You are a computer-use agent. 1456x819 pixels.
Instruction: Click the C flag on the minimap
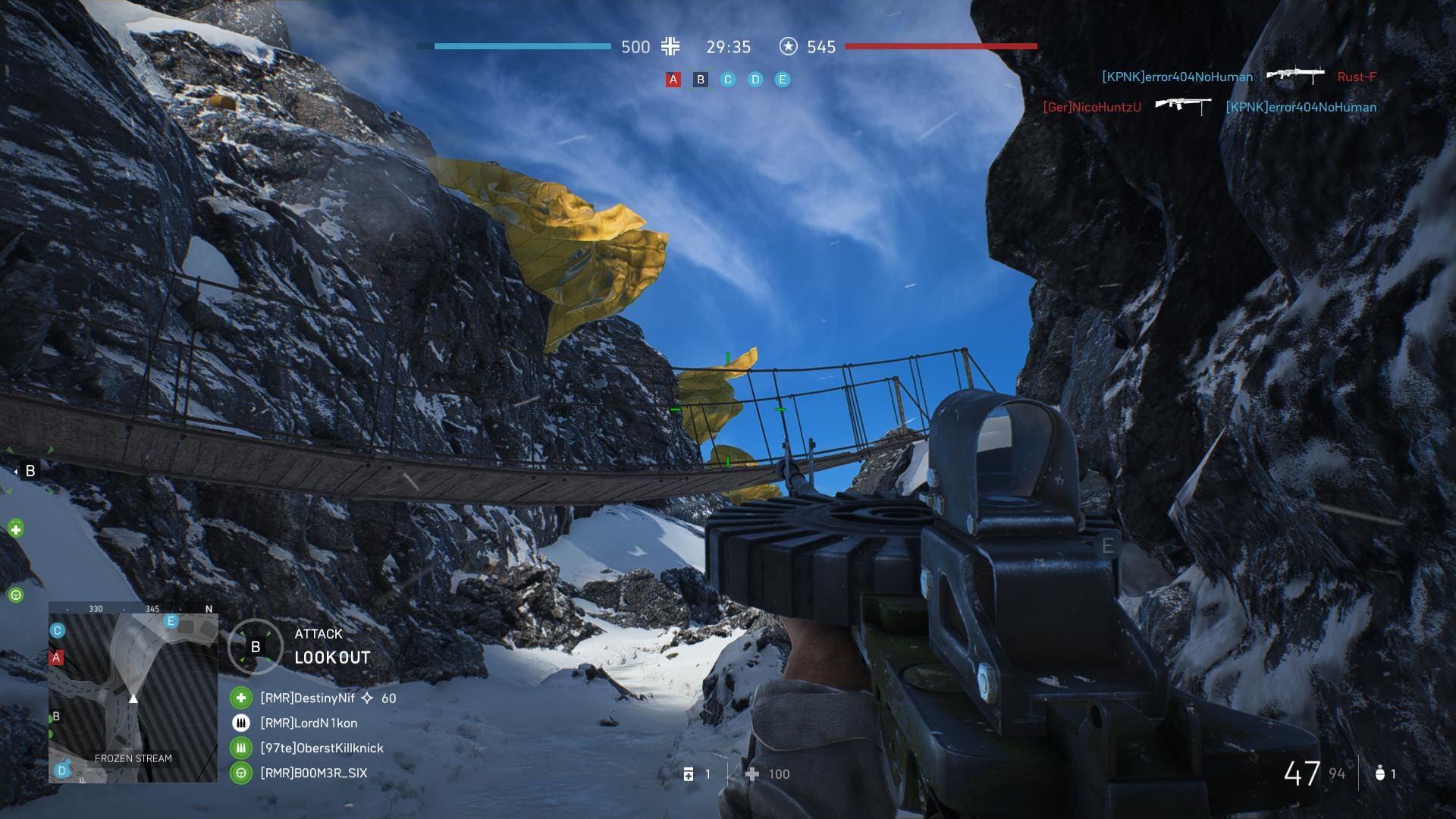click(57, 631)
